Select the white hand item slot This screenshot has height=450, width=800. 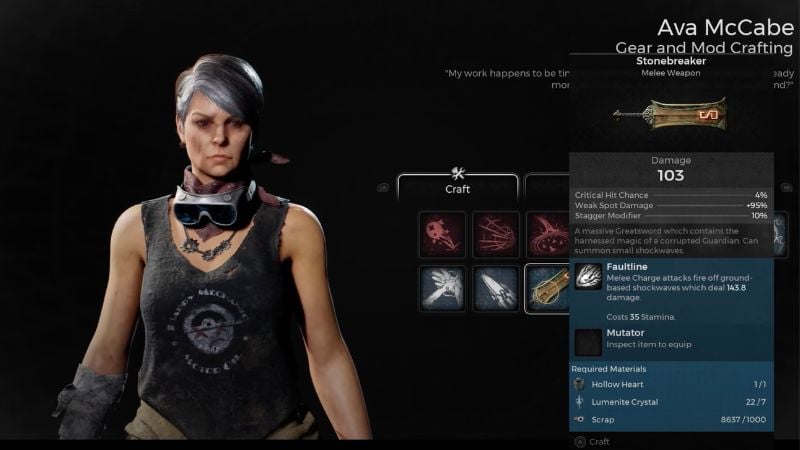[443, 288]
